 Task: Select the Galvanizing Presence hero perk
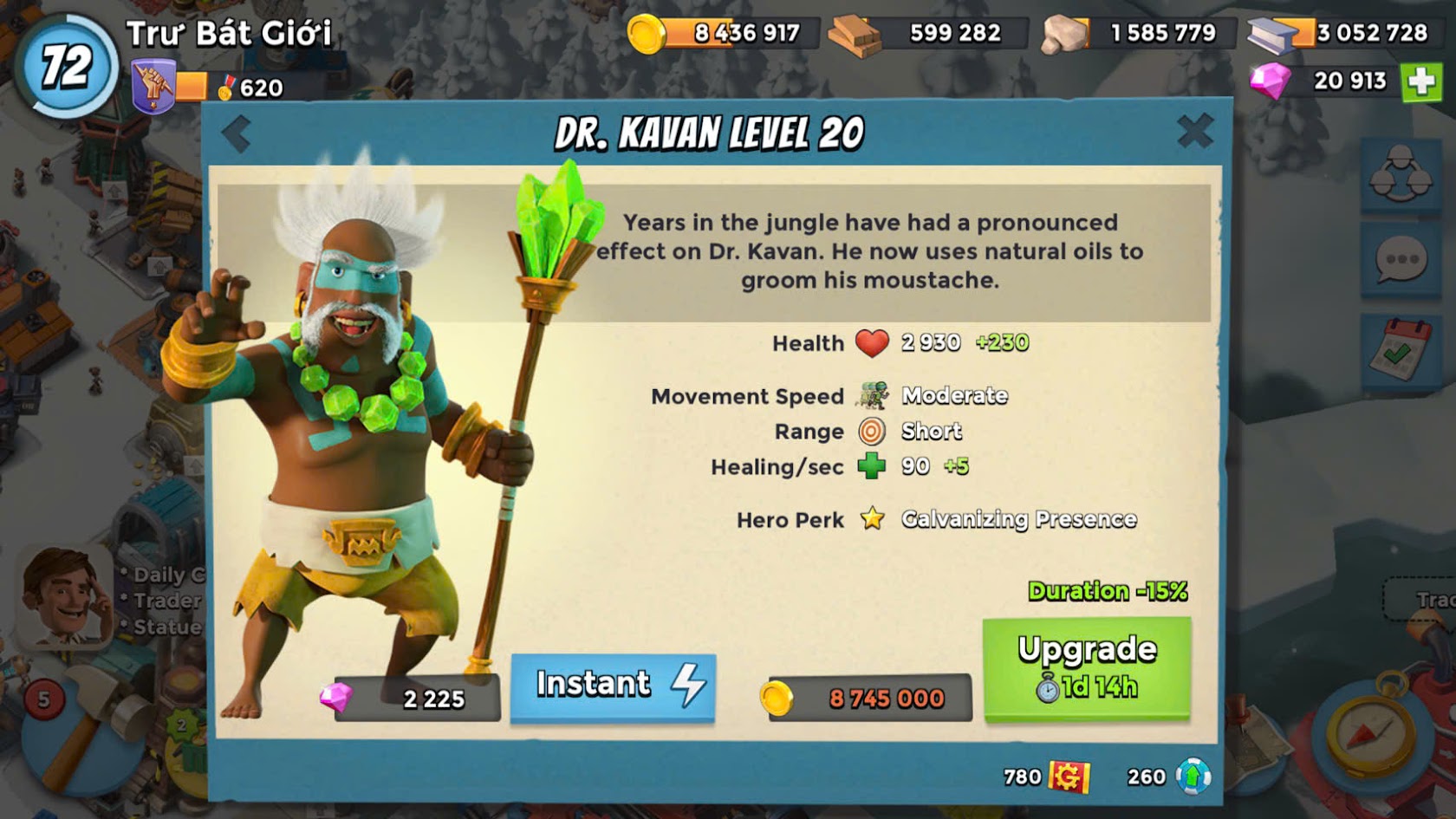pos(1018,519)
